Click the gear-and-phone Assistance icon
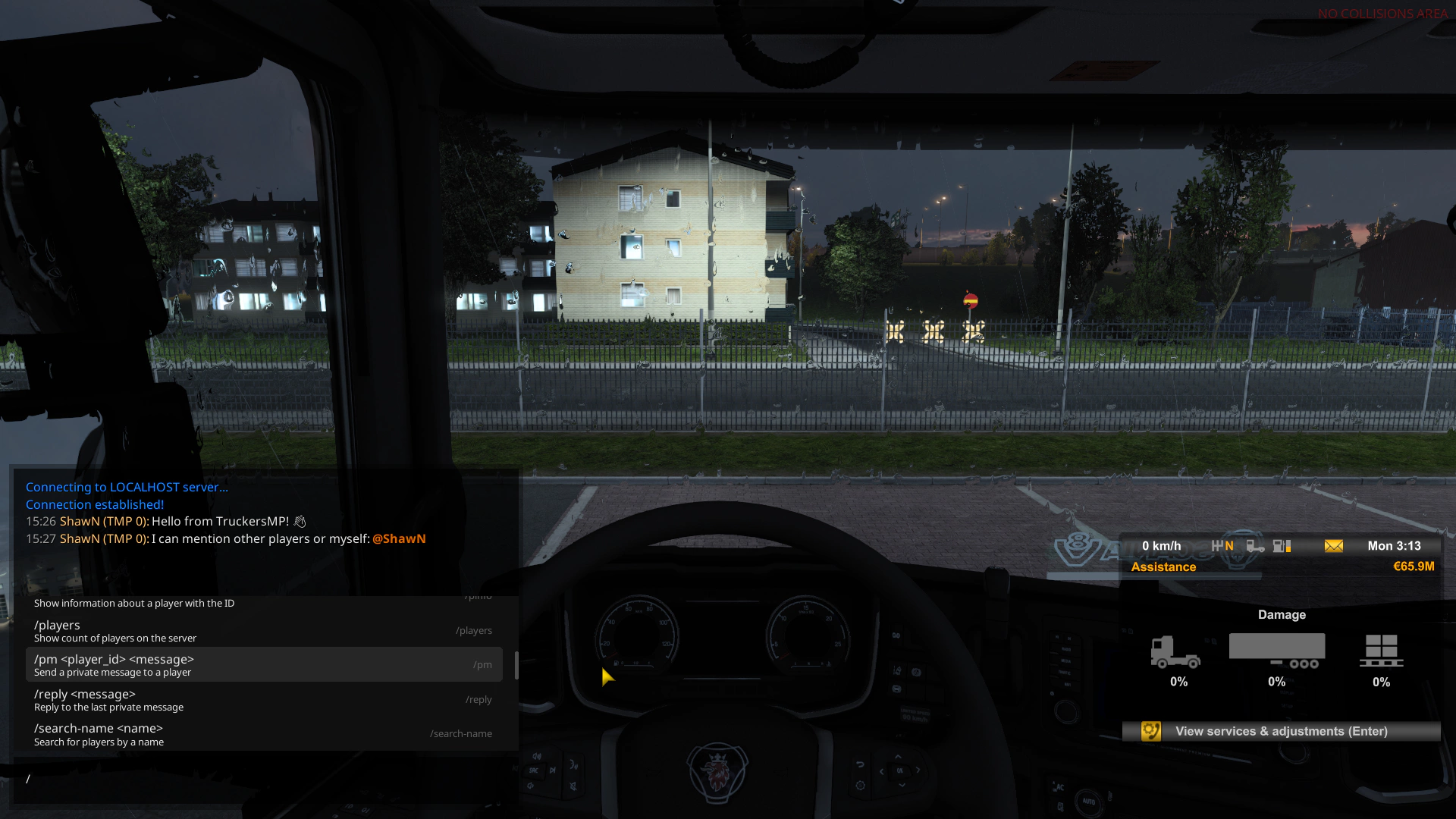This screenshot has height=819, width=1456. pyautogui.click(x=1151, y=731)
